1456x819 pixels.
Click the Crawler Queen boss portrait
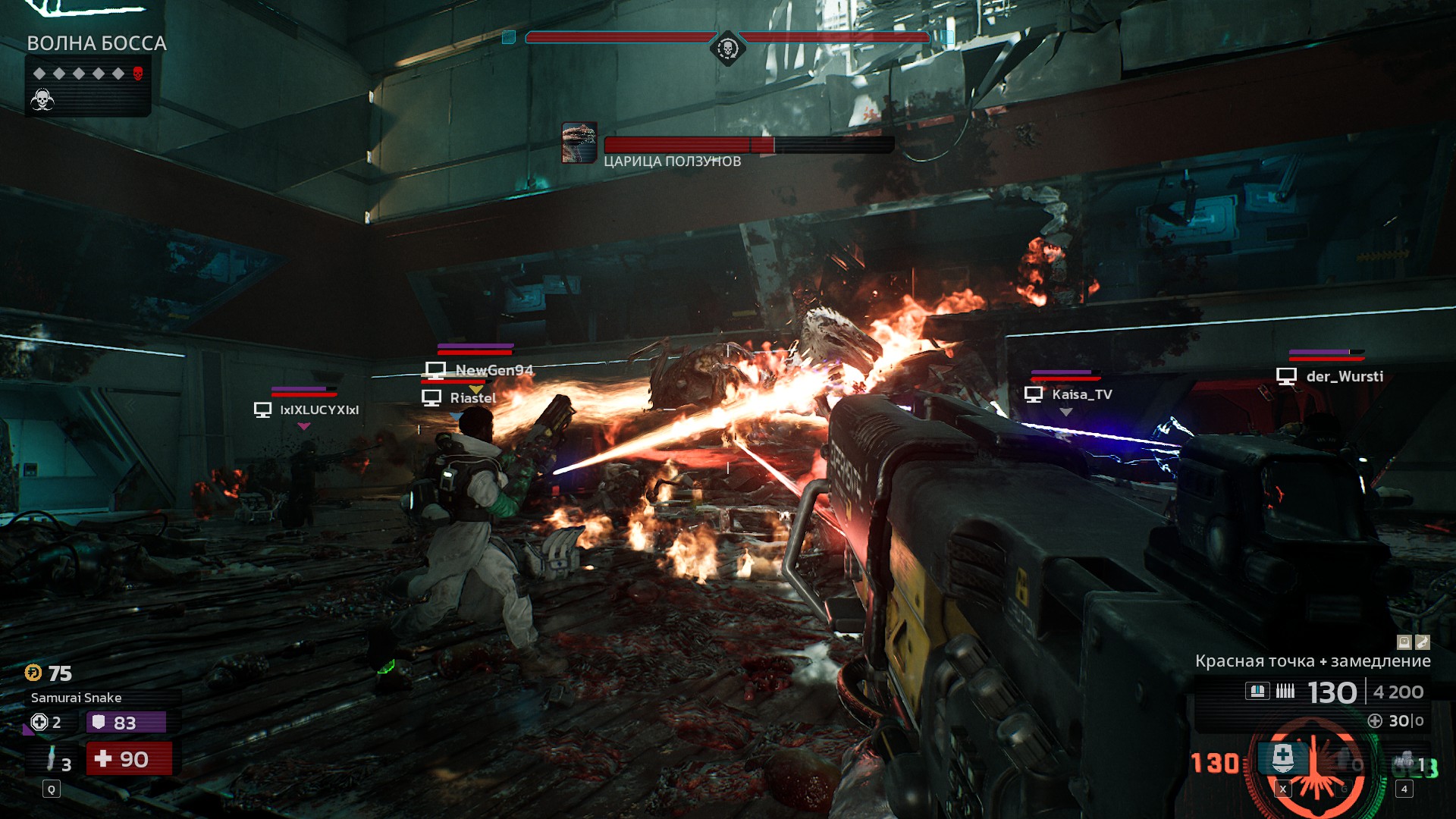click(579, 143)
